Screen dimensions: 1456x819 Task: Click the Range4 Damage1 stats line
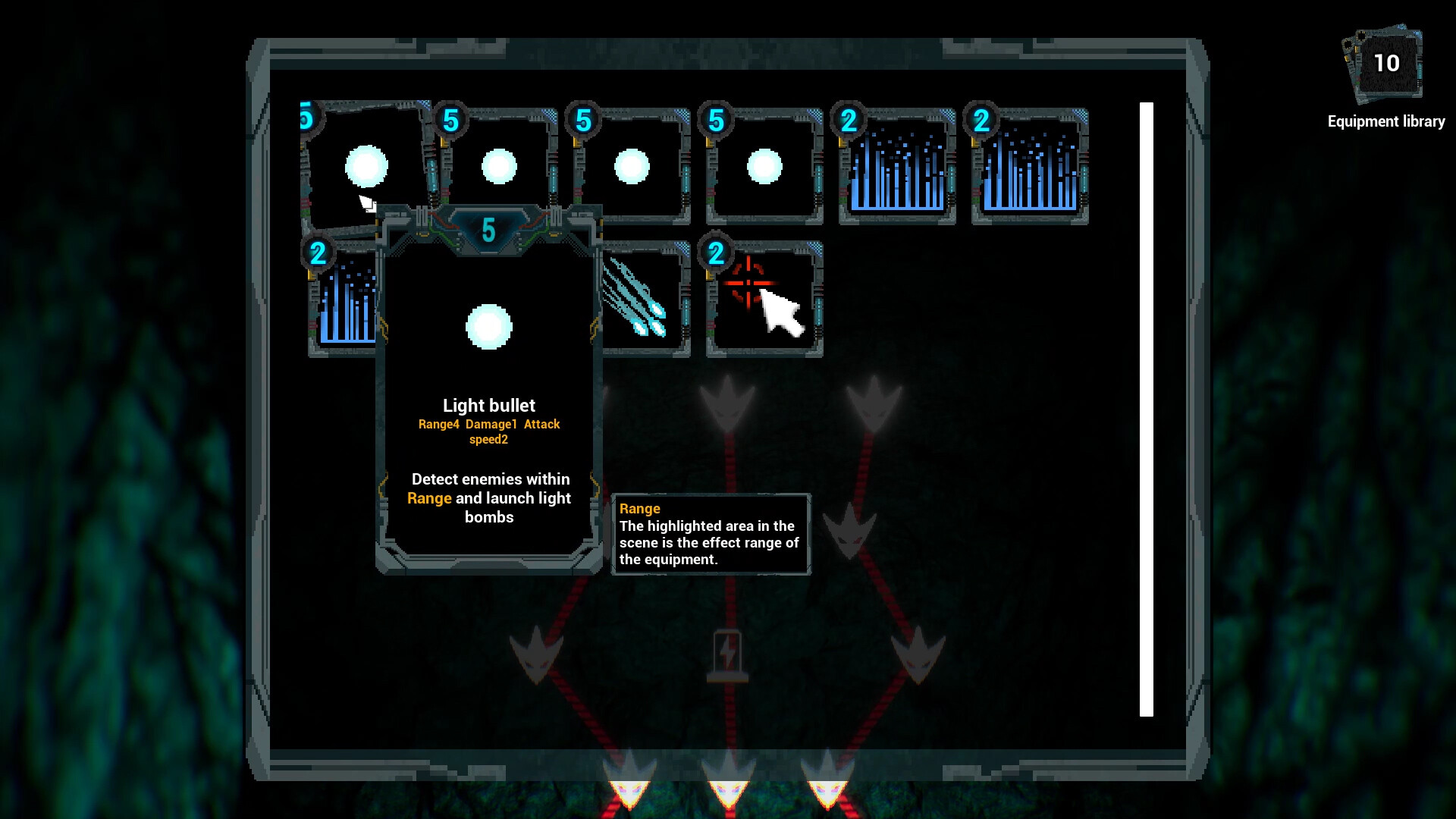[488, 425]
